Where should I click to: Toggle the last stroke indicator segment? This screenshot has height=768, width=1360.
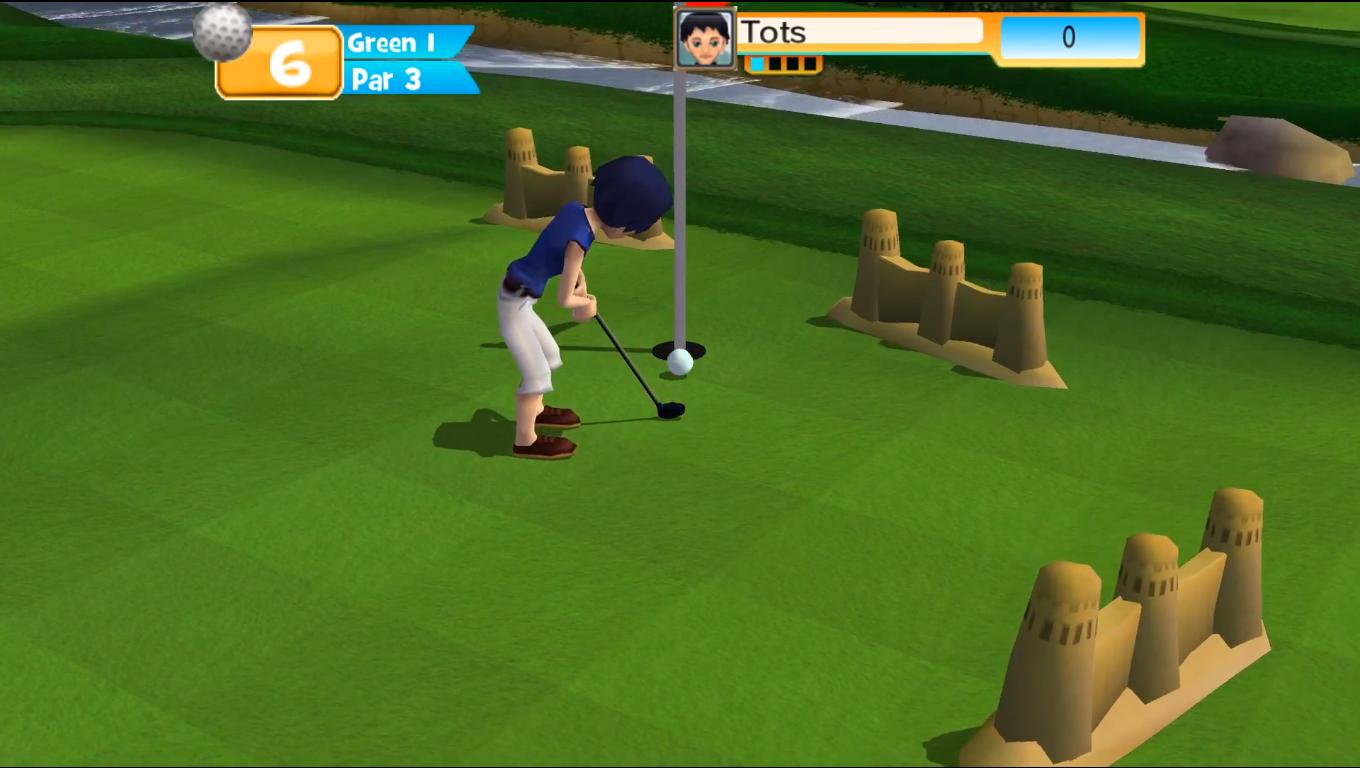(x=810, y=62)
